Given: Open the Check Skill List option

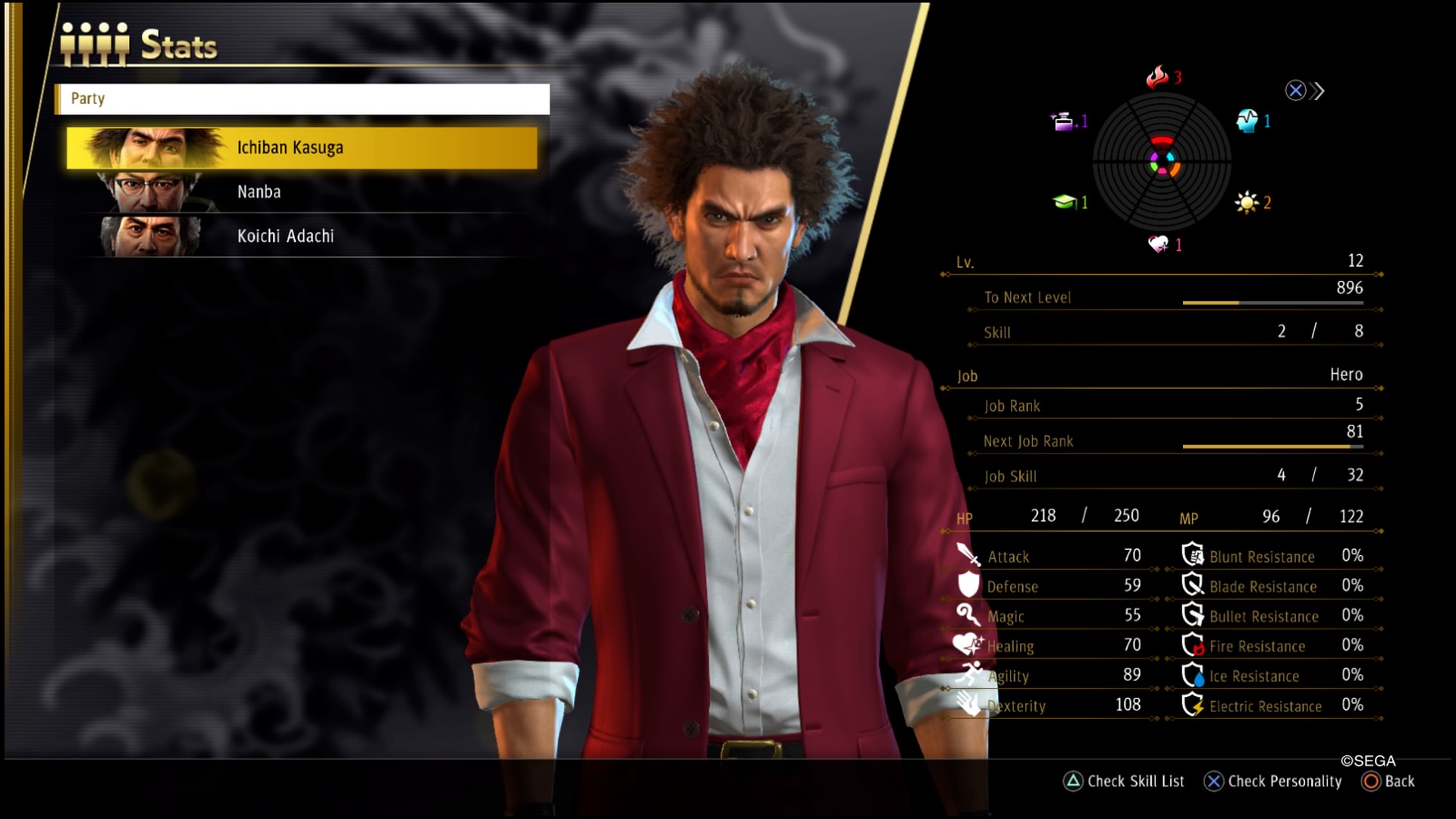Looking at the screenshot, I should [1125, 781].
